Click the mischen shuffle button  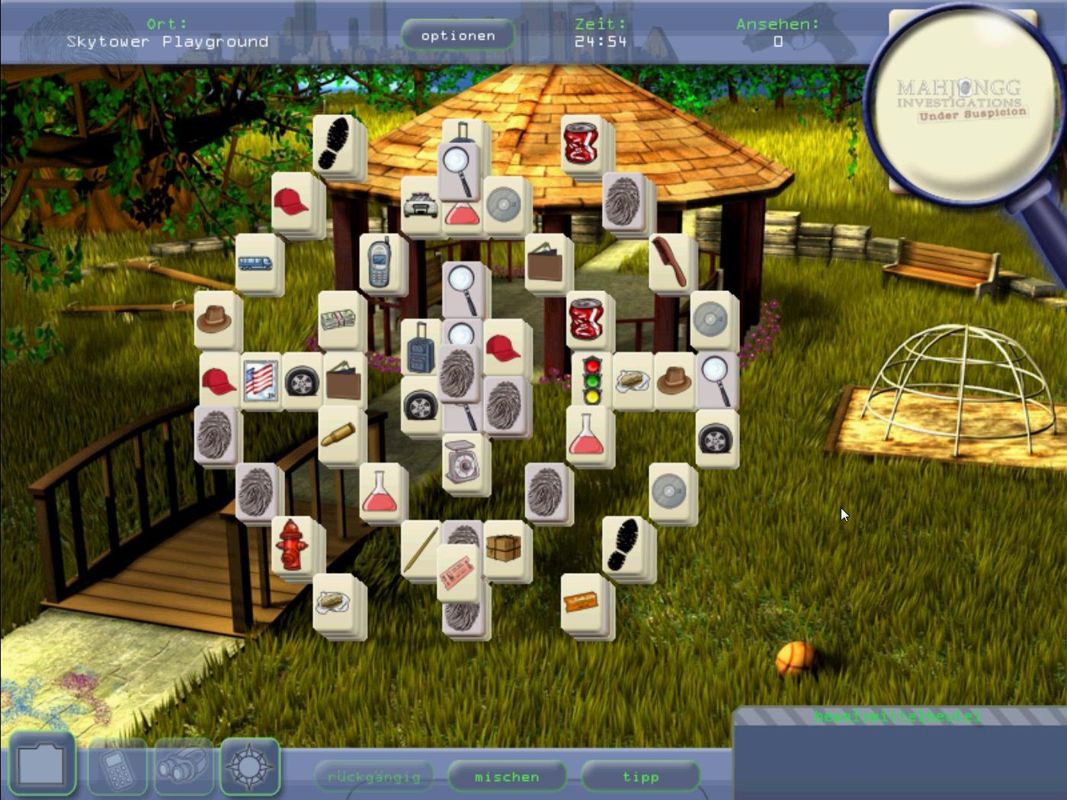[x=507, y=776]
